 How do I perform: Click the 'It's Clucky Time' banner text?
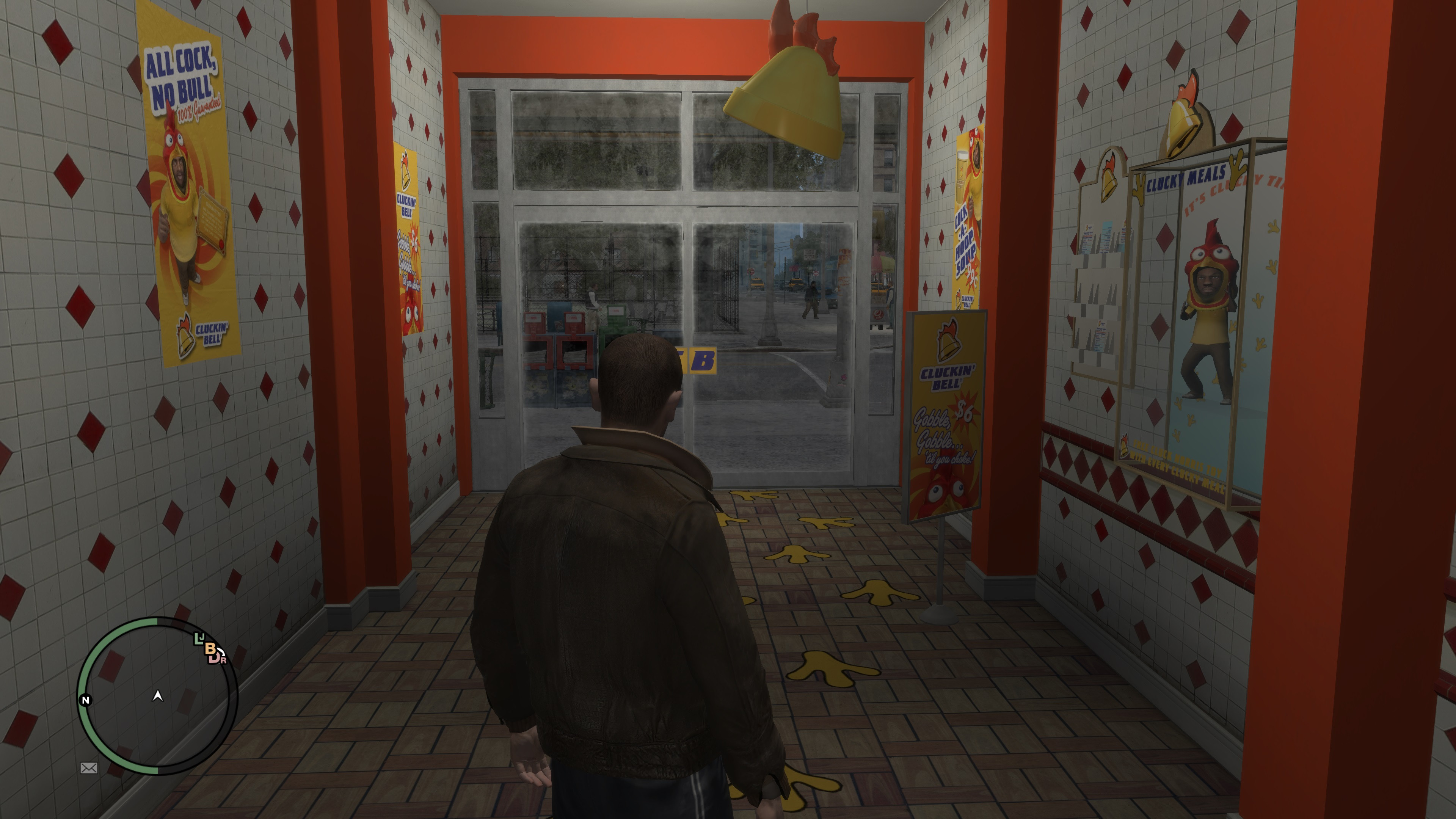tap(1235, 195)
